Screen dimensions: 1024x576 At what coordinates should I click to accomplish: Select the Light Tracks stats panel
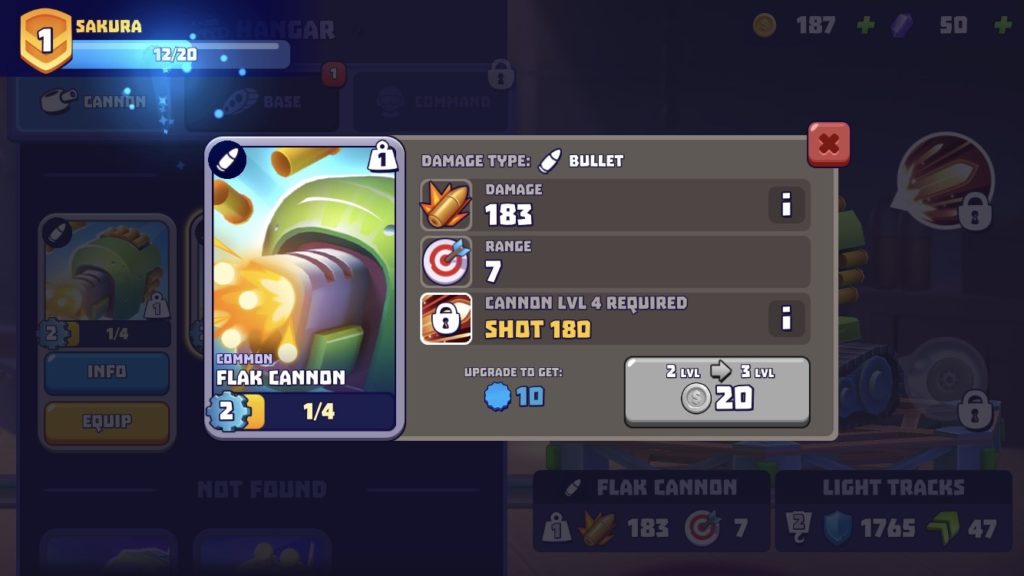892,512
